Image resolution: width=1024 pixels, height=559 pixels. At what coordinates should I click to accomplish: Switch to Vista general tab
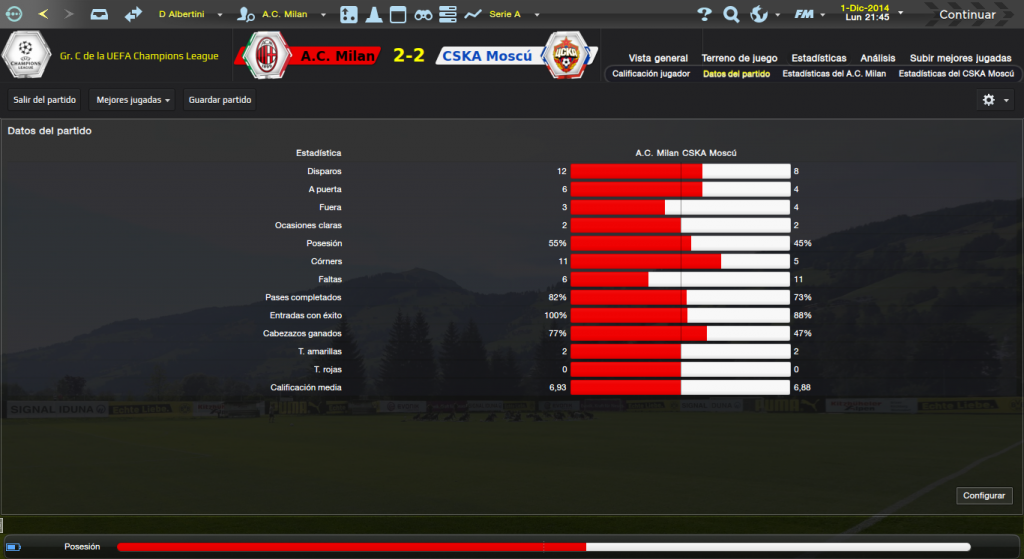click(x=658, y=58)
